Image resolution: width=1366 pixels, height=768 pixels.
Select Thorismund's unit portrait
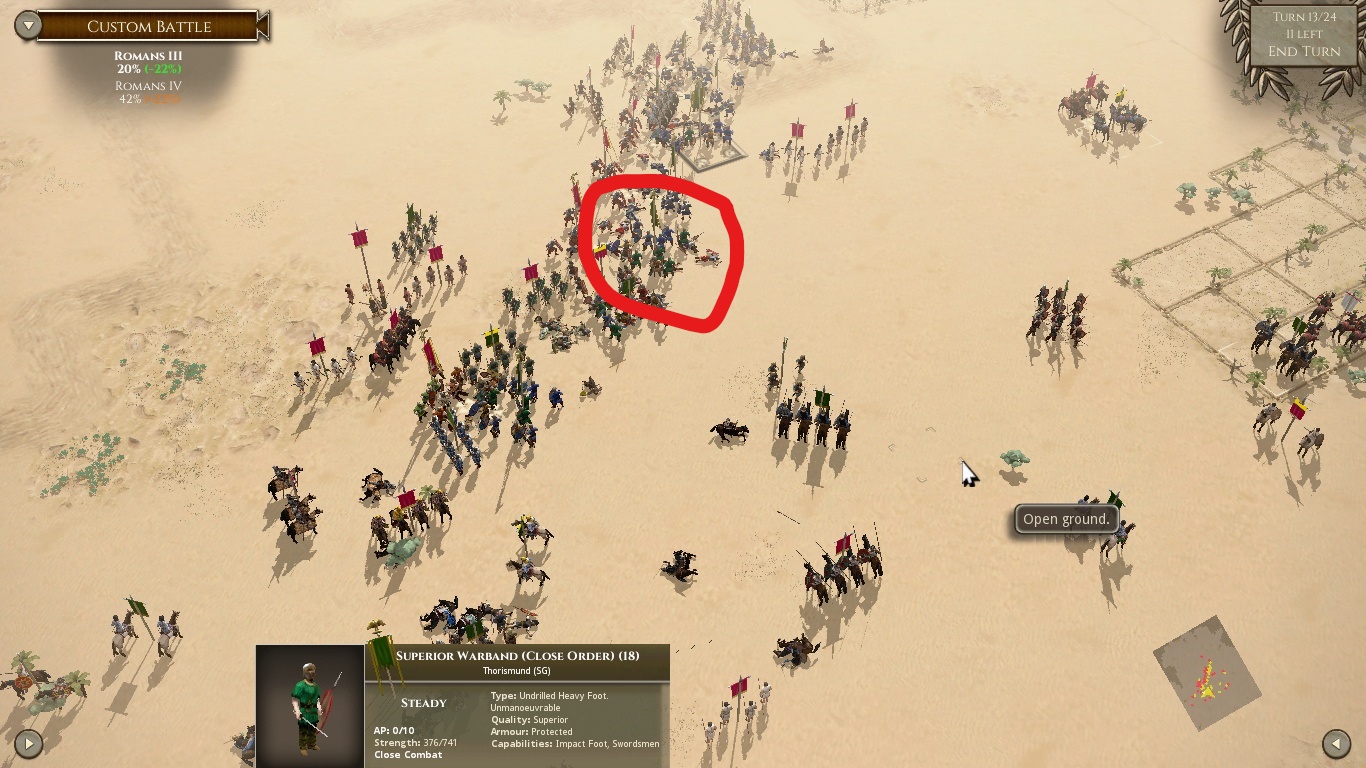click(x=309, y=706)
